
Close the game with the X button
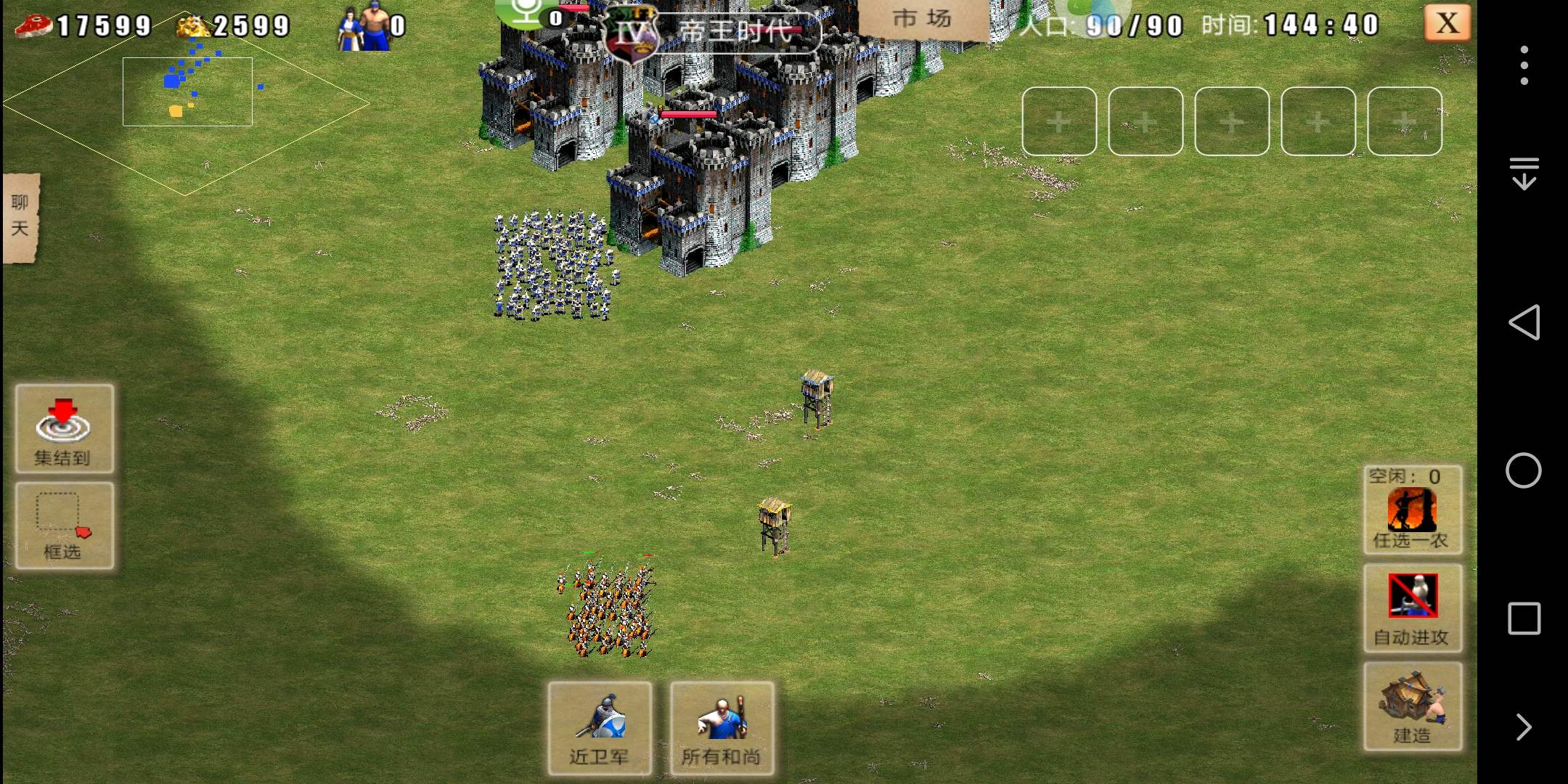click(1447, 24)
